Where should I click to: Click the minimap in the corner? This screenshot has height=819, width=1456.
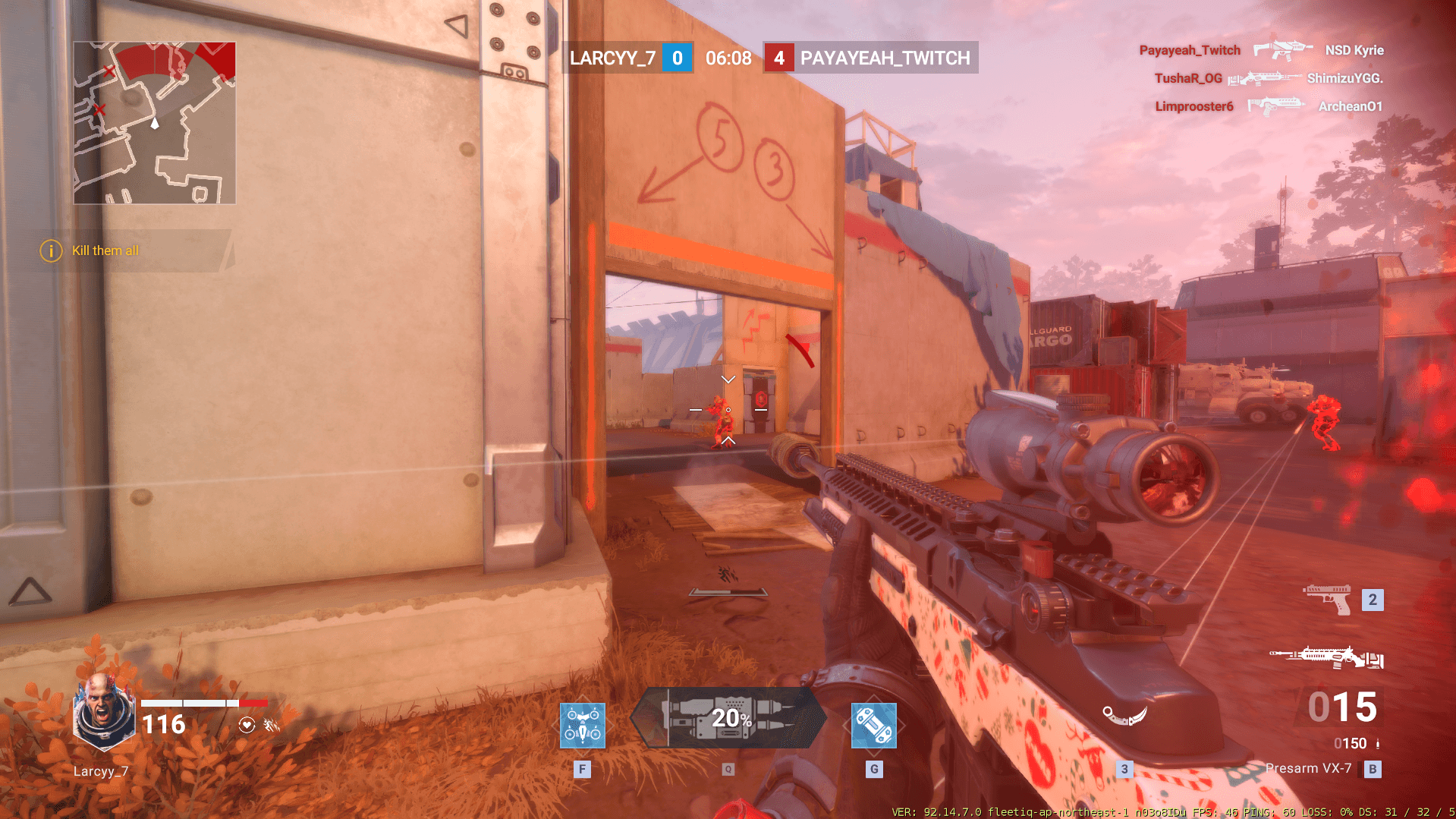pos(155,123)
